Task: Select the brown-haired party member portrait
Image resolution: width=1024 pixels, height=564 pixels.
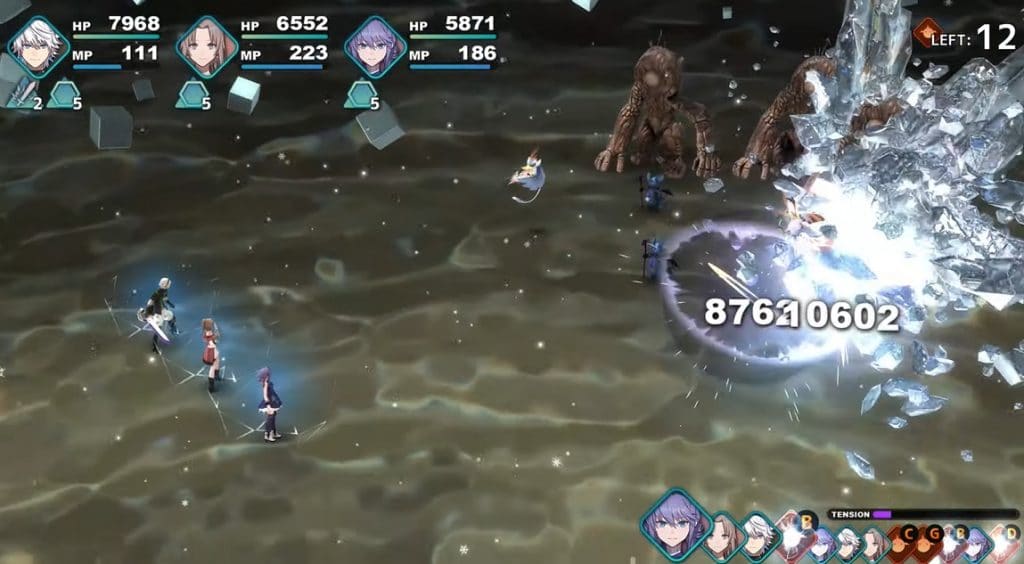Action: (207, 46)
